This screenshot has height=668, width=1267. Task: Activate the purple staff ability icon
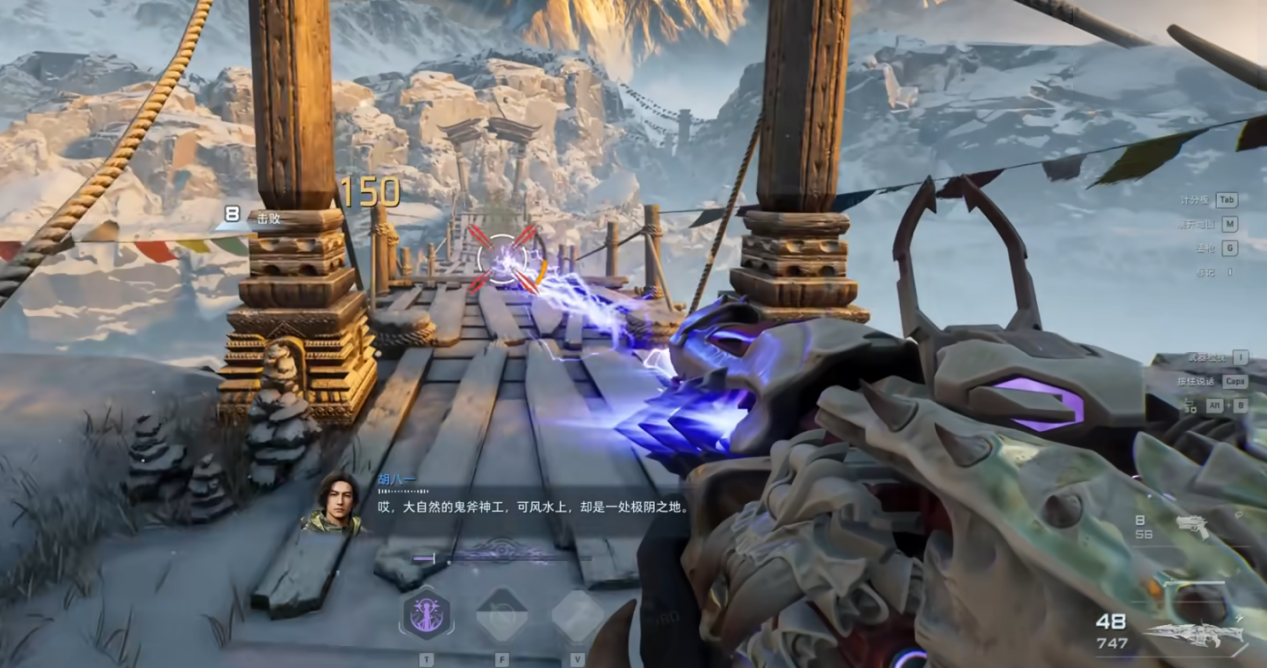426,614
